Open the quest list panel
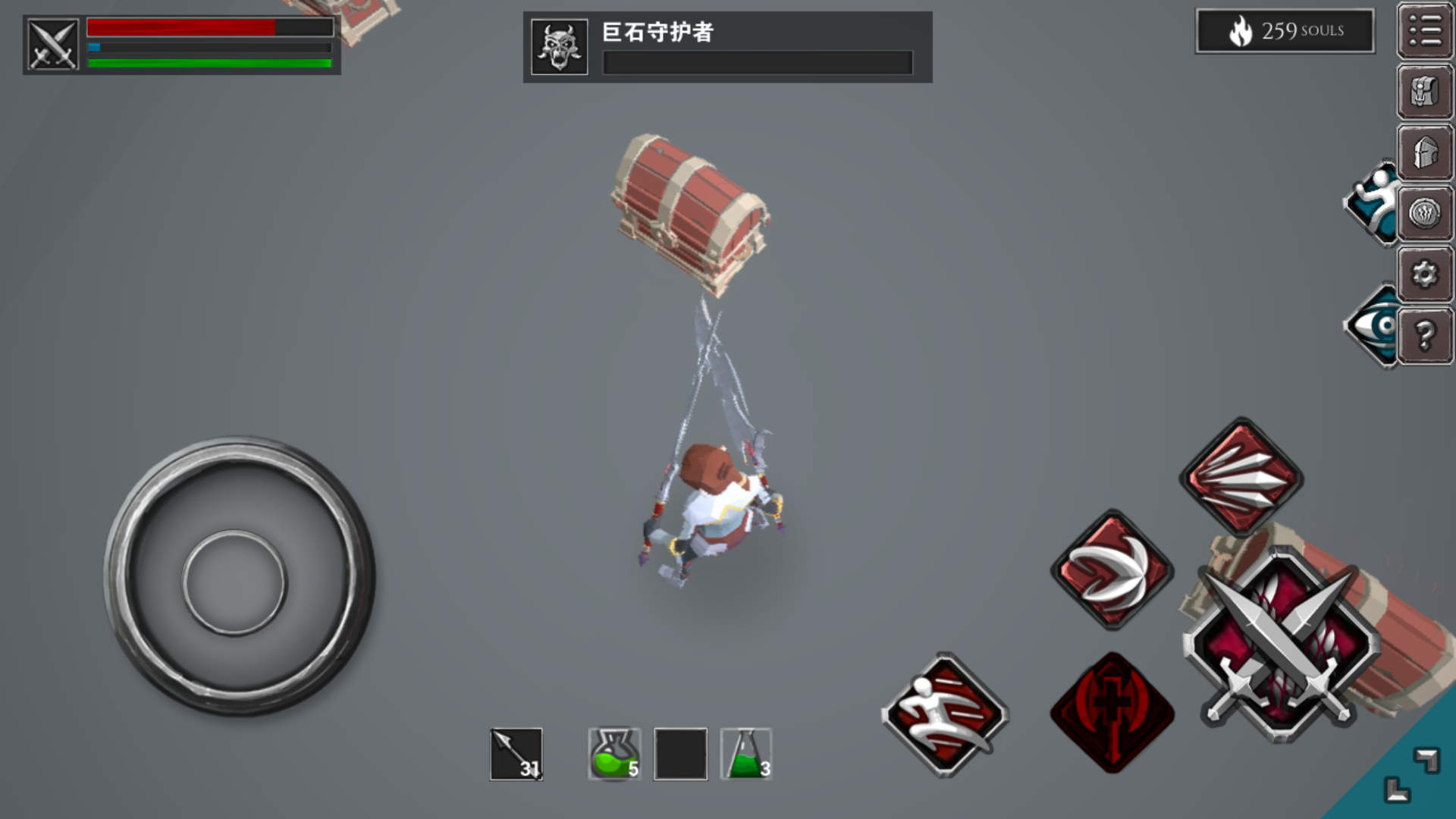Image resolution: width=1456 pixels, height=819 pixels. (1424, 32)
